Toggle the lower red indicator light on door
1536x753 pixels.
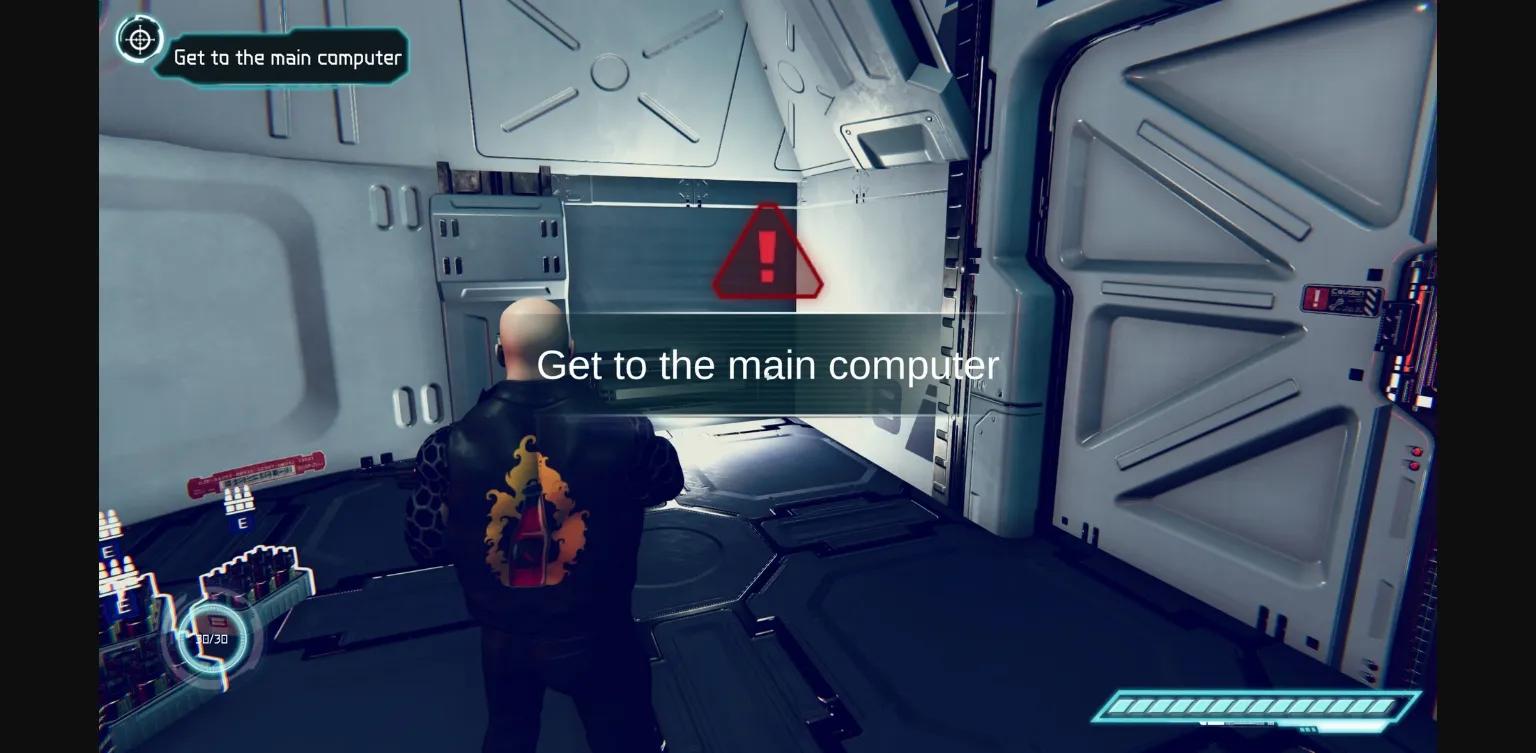click(1414, 466)
